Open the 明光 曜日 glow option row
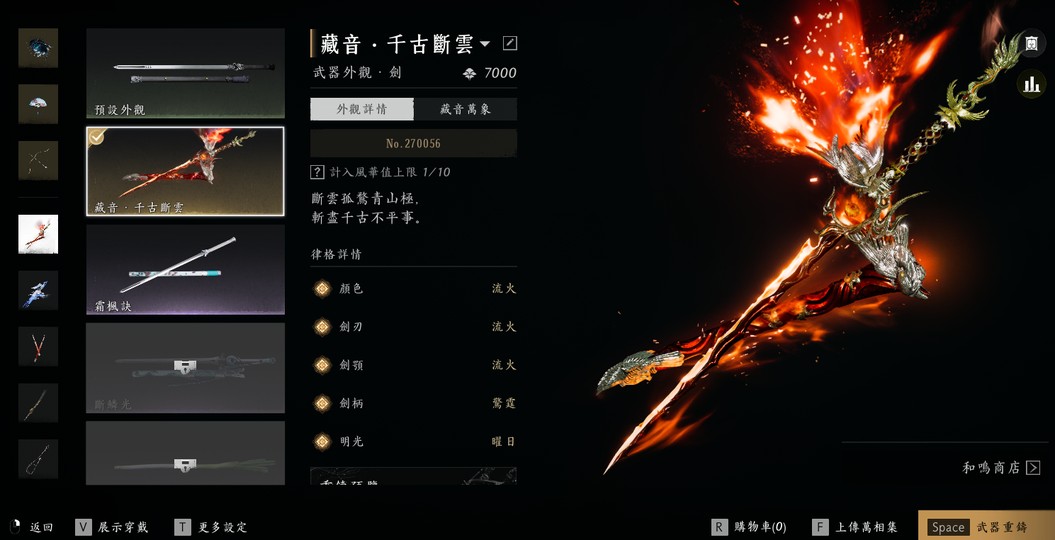The width and height of the screenshot is (1055, 540). click(413, 441)
